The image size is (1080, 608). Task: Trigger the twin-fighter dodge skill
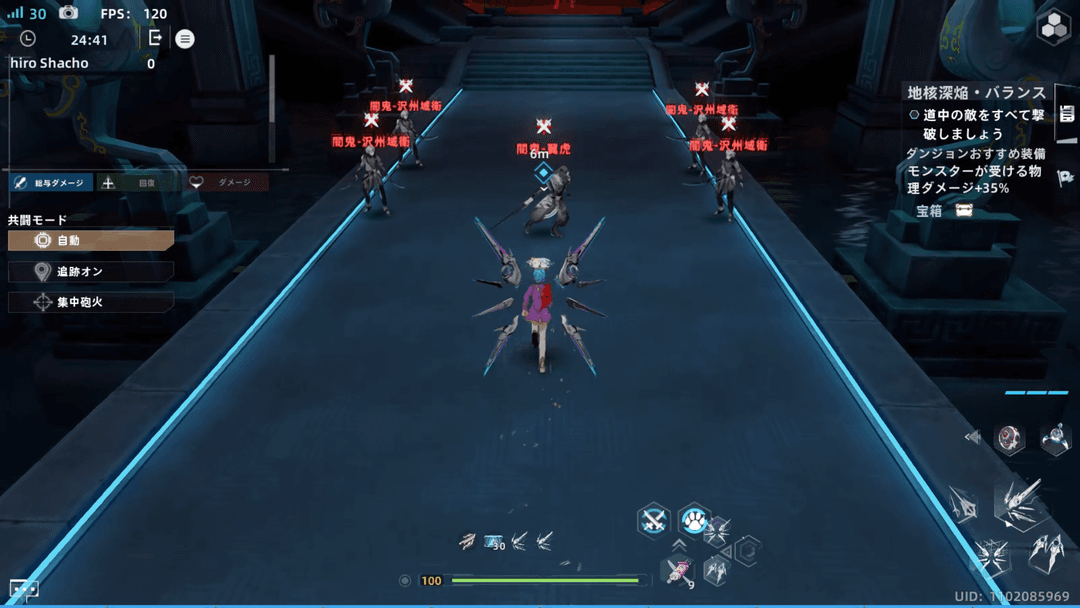click(1047, 549)
